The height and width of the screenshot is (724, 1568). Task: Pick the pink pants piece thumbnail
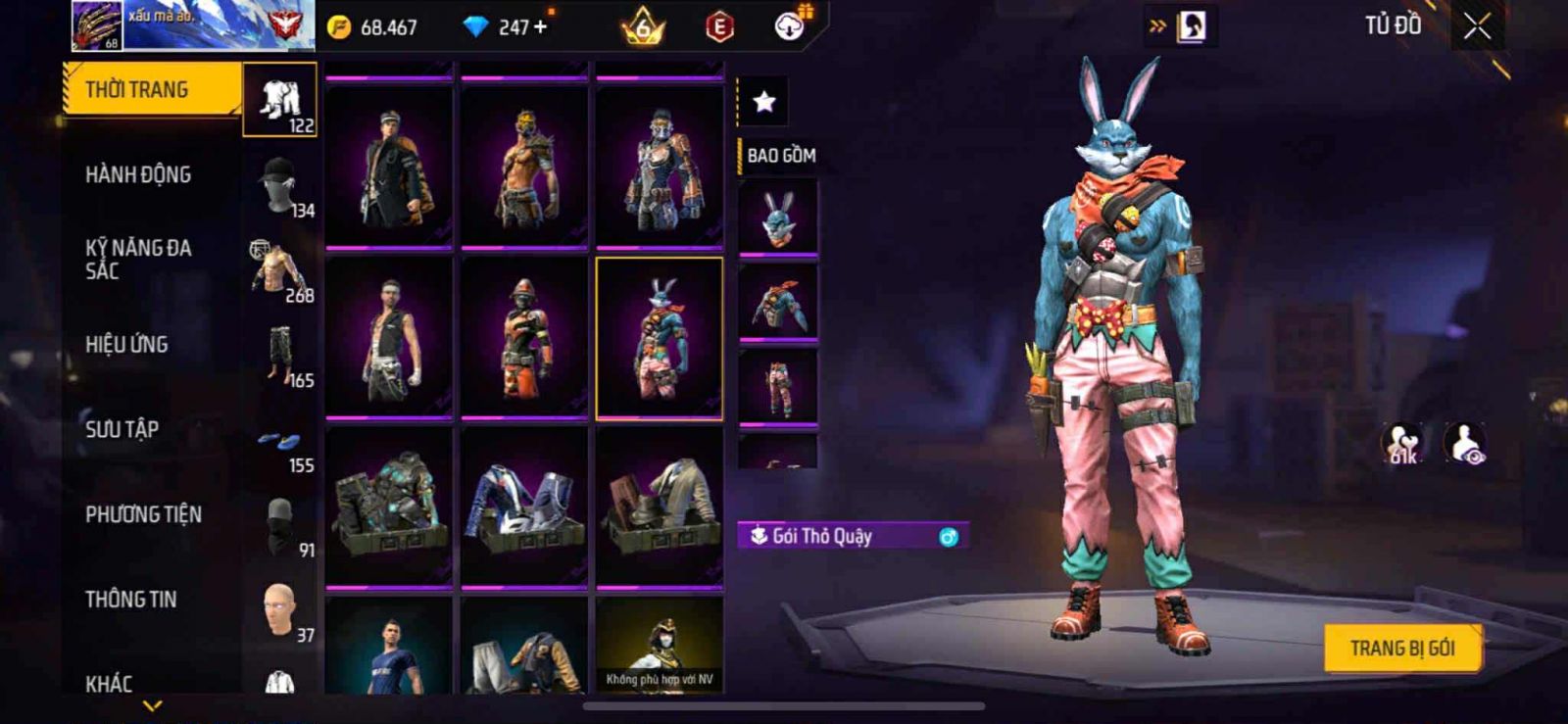click(778, 387)
